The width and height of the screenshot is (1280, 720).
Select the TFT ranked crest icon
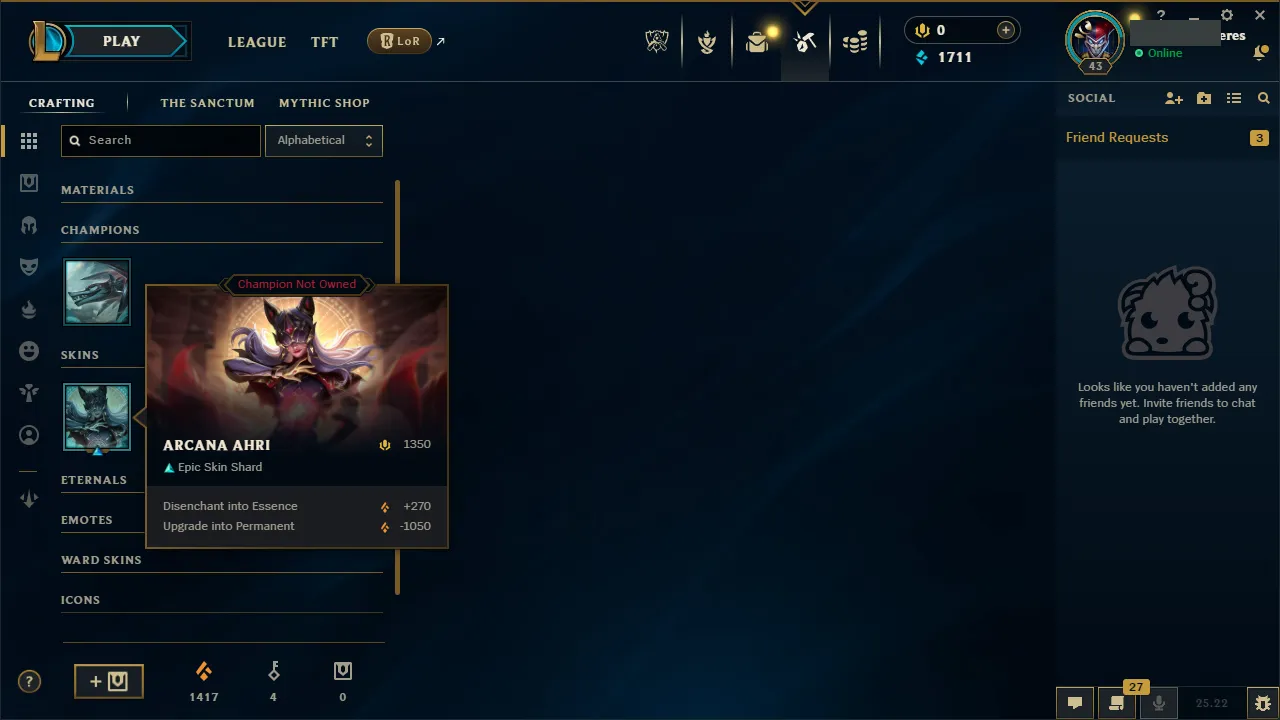coord(707,41)
